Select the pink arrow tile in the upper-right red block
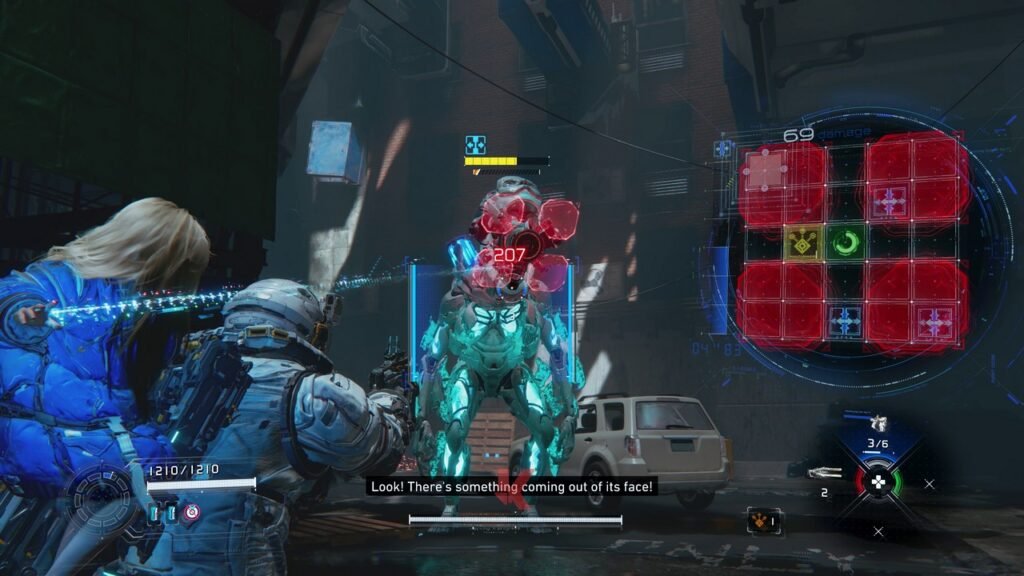Image resolution: width=1024 pixels, height=576 pixels. click(888, 201)
